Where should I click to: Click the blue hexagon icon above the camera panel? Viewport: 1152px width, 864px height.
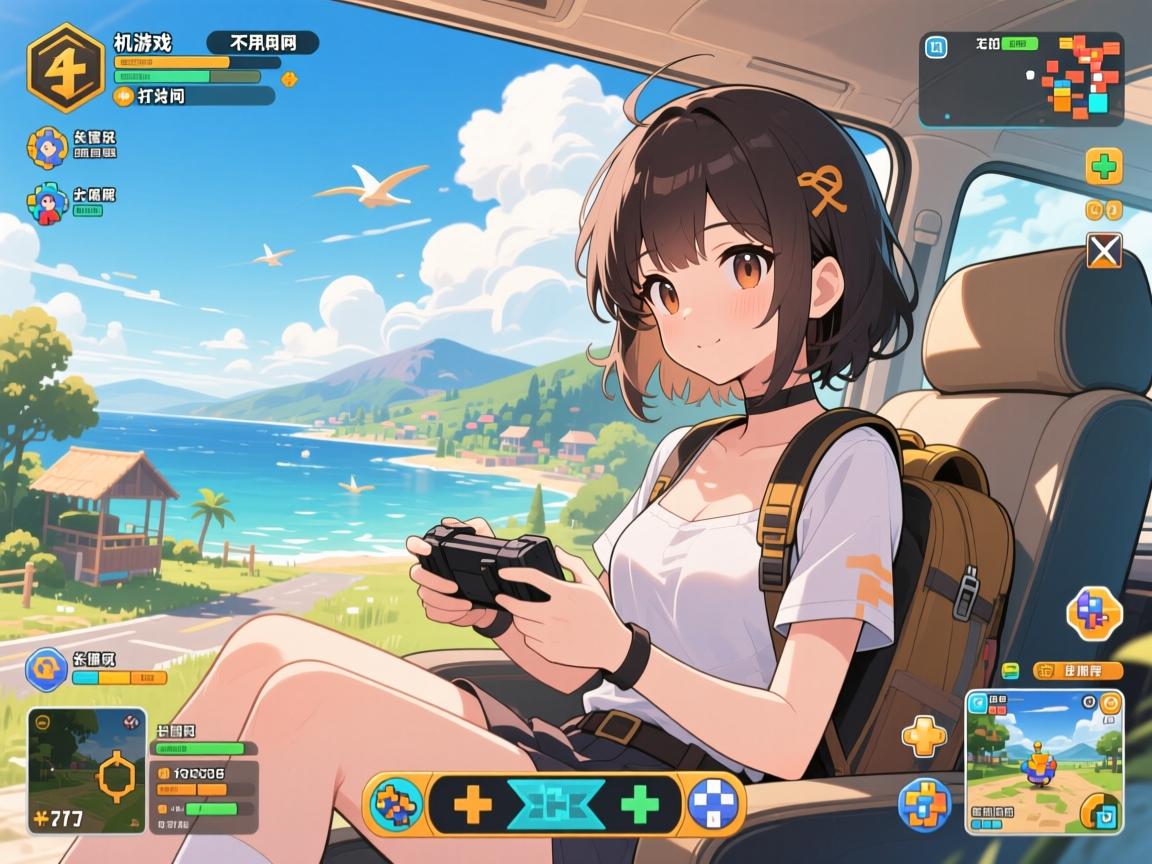[46, 668]
